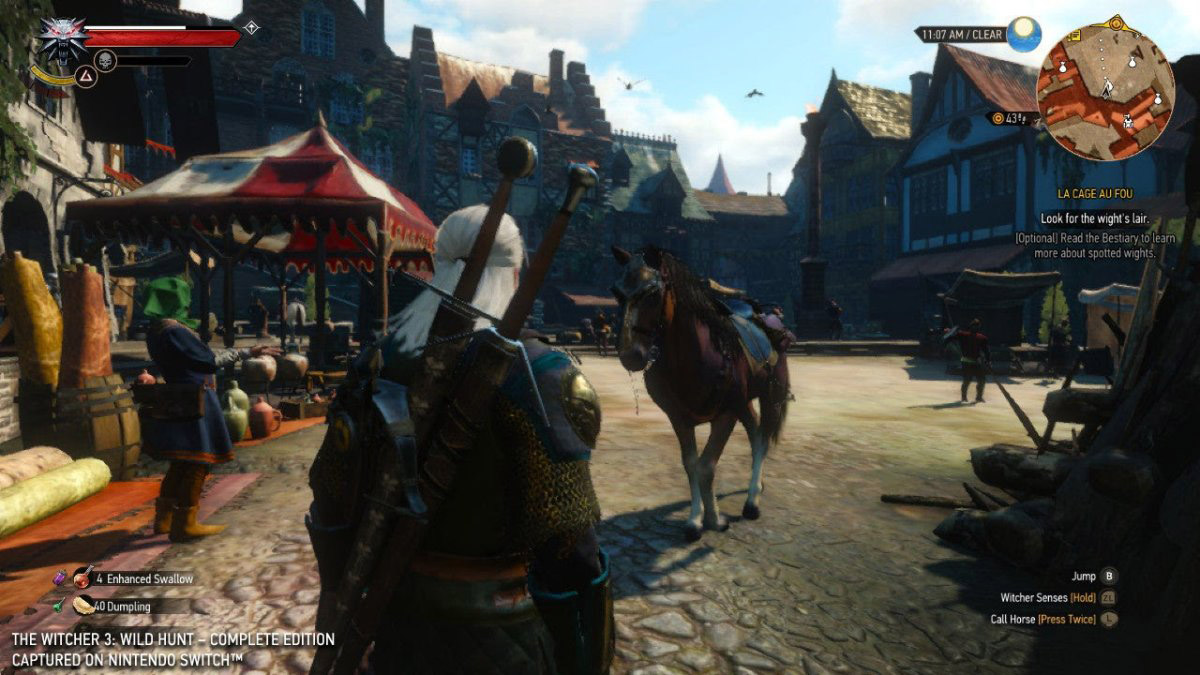The image size is (1200, 675).
Task: Click the diamond arrow icon beside health bar
Action: point(251,28)
